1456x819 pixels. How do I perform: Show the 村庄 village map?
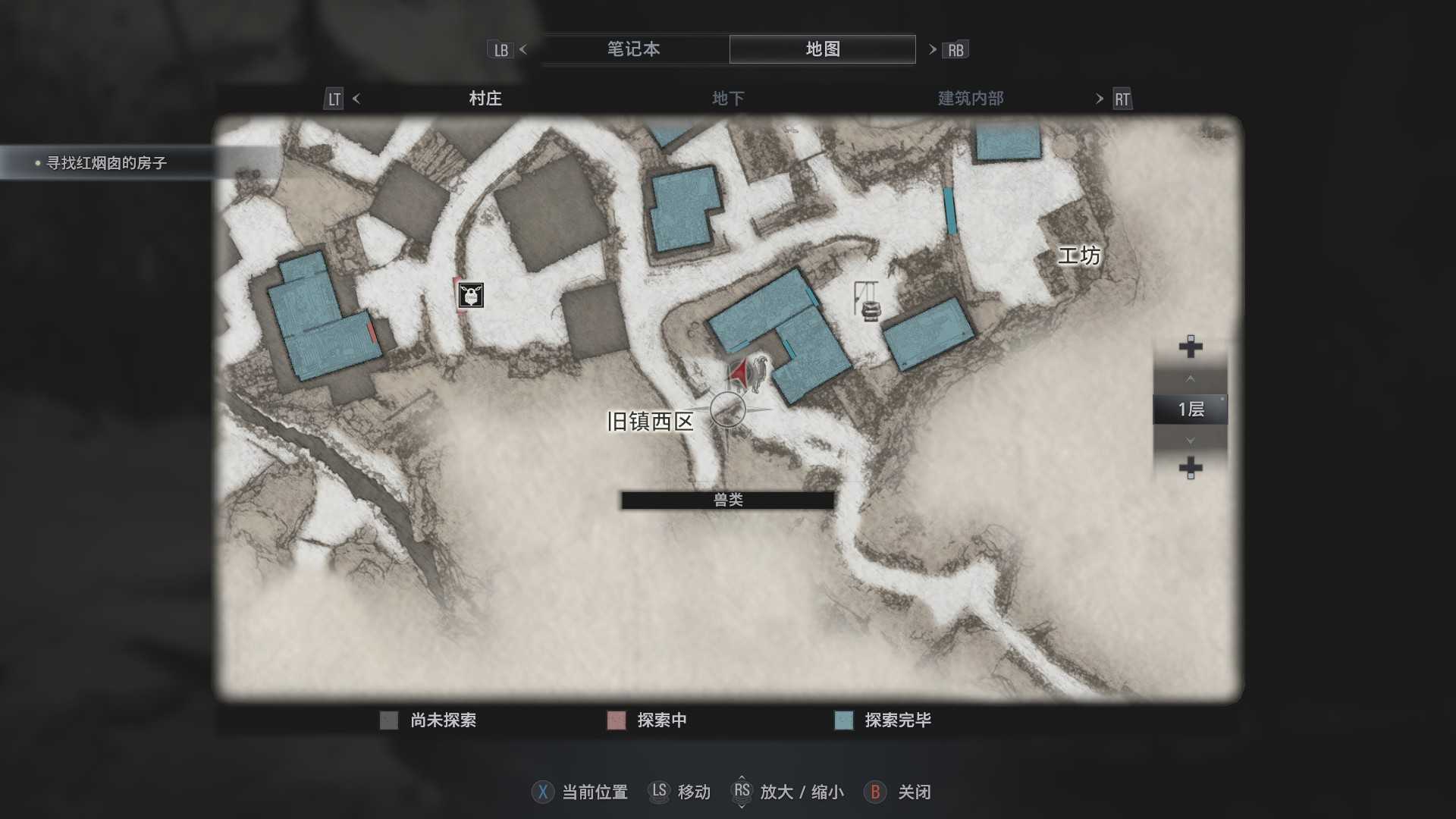[485, 99]
